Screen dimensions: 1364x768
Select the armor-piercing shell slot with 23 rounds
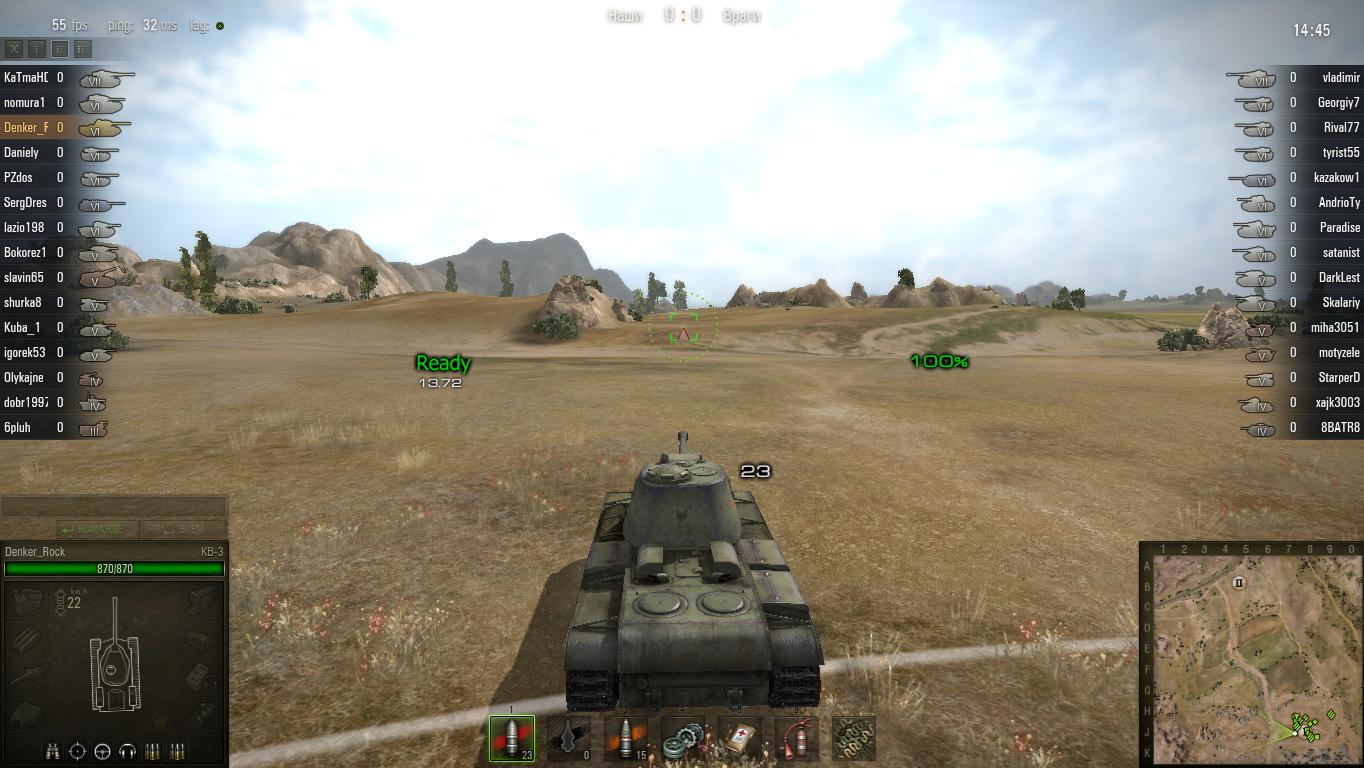pos(512,739)
